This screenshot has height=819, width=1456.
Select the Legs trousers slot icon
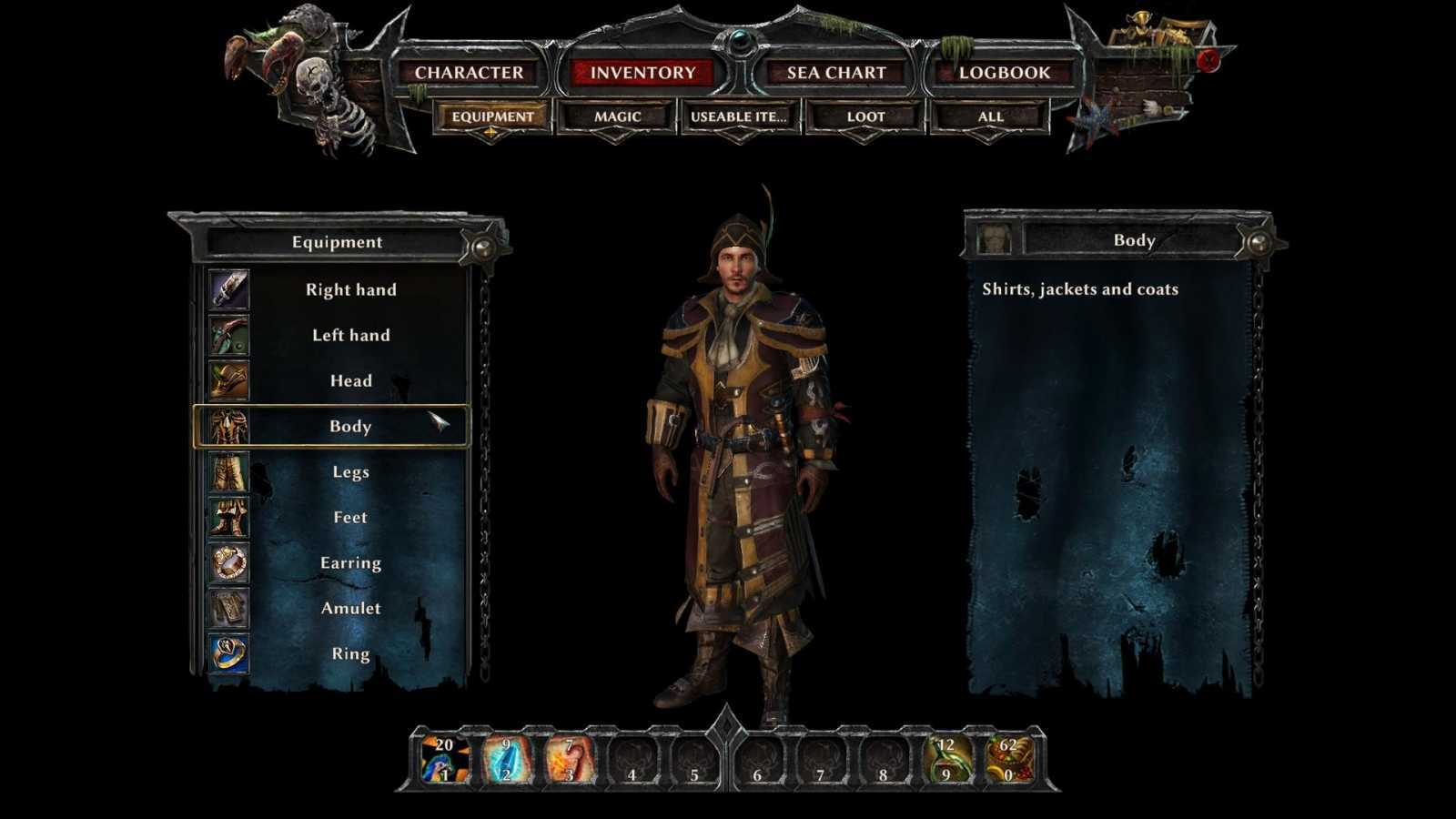click(x=228, y=471)
